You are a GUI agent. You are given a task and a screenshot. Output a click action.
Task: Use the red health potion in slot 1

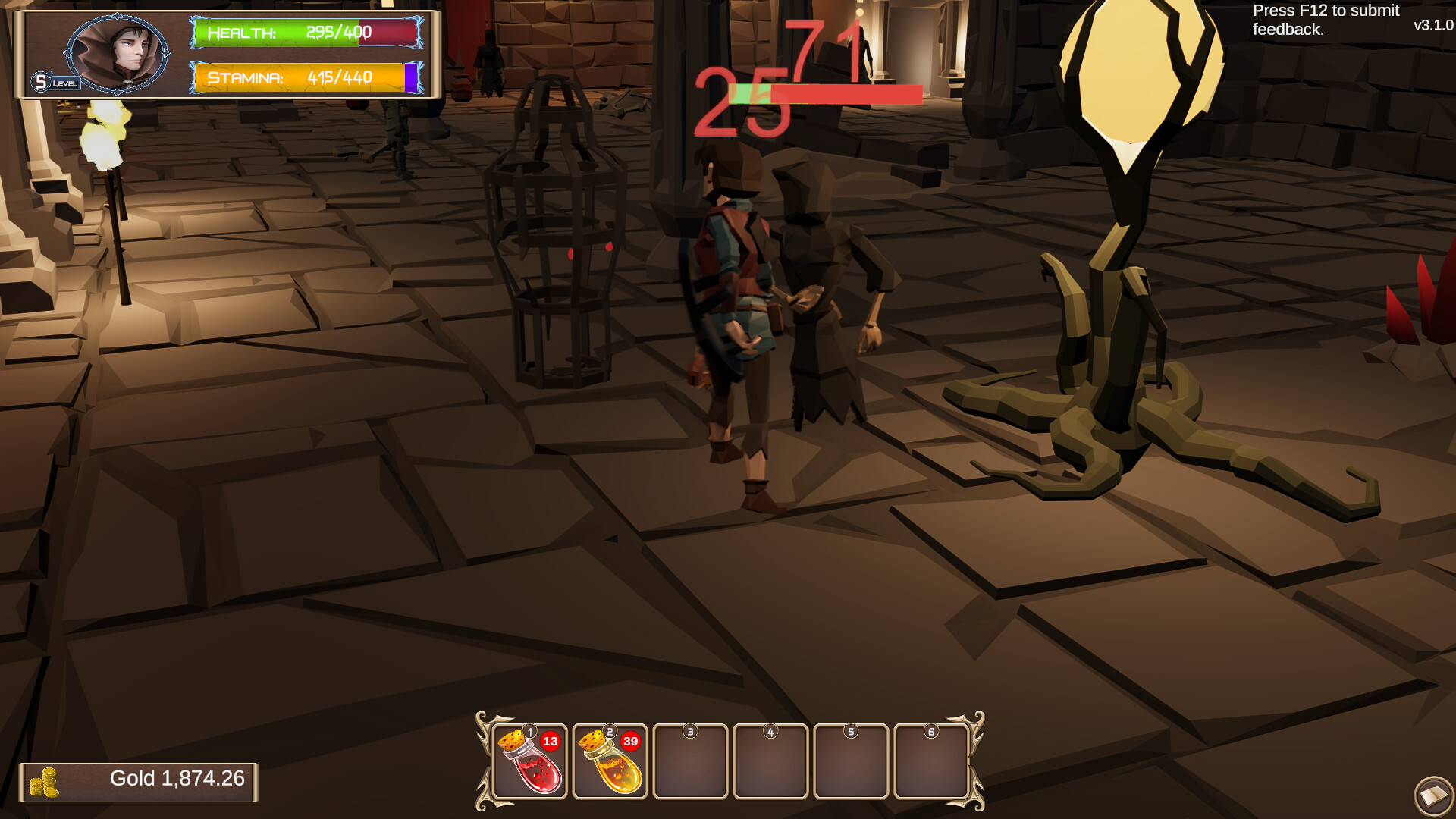[529, 762]
